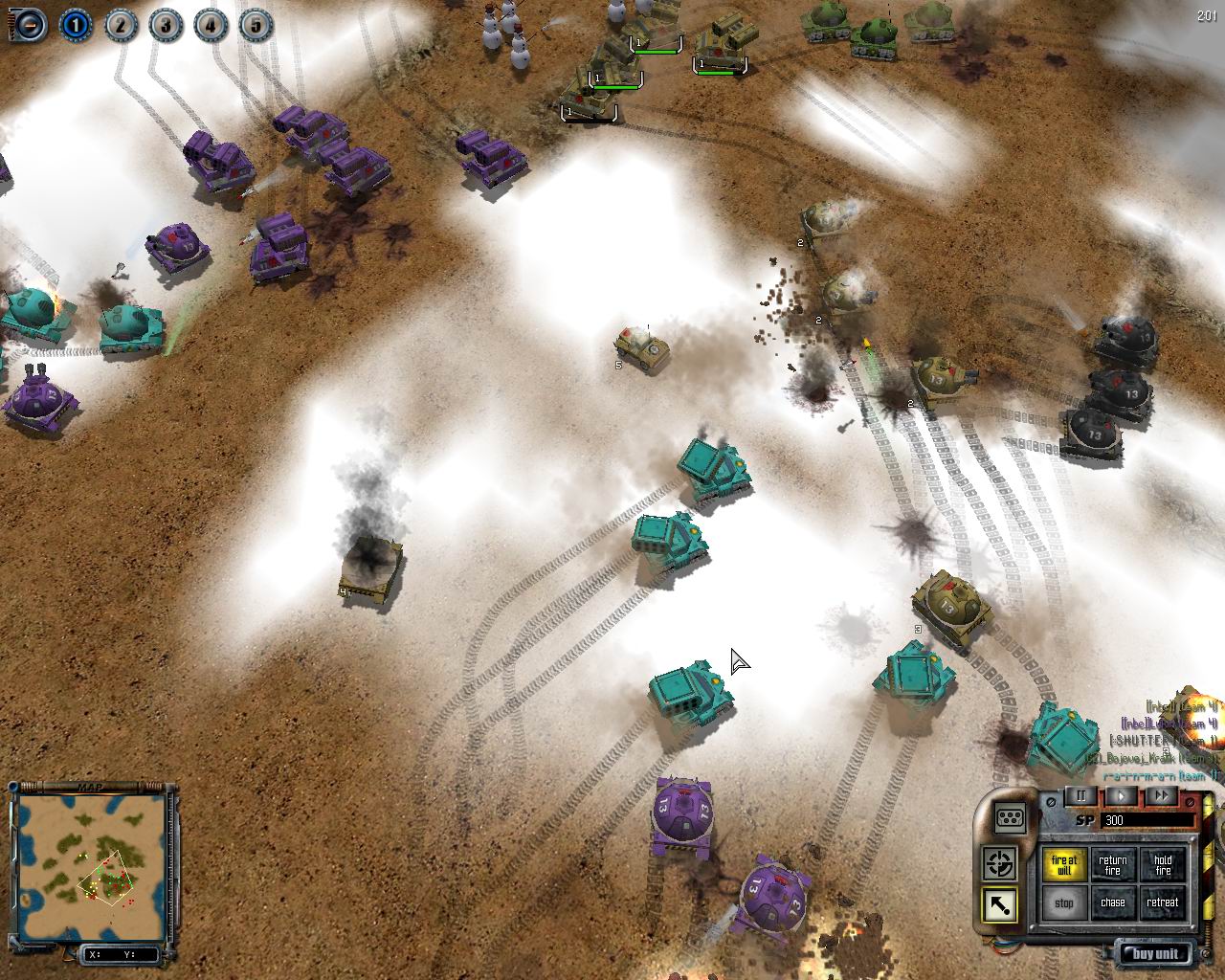The height and width of the screenshot is (980, 1225).
Task: Order units to hold fire
Action: pyautogui.click(x=1163, y=865)
